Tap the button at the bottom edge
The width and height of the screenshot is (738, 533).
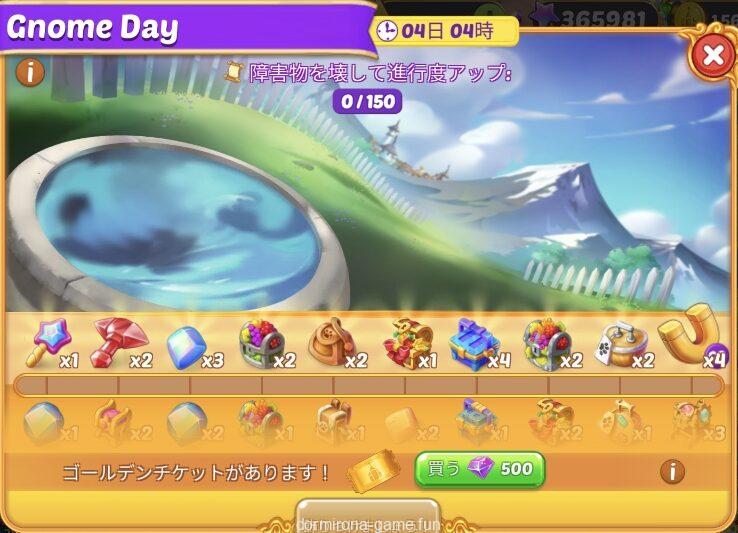369,517
